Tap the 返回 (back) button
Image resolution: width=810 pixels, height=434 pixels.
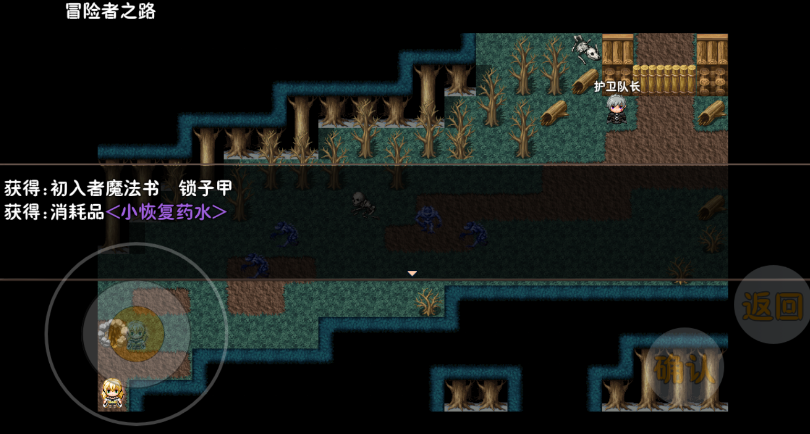point(773,305)
